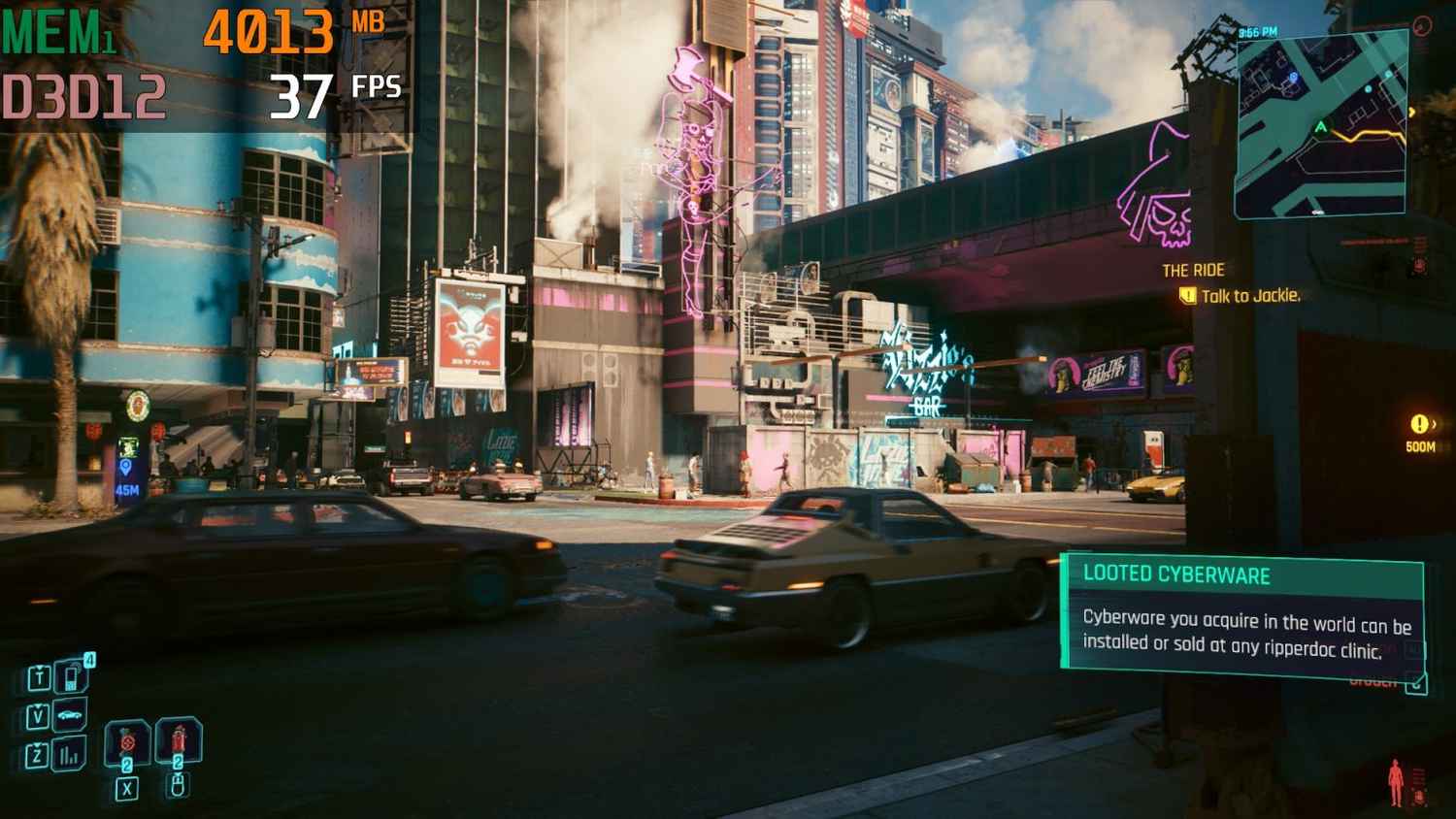Toggle the T key phone shortcut
1456x819 pixels.
[x=40, y=677]
